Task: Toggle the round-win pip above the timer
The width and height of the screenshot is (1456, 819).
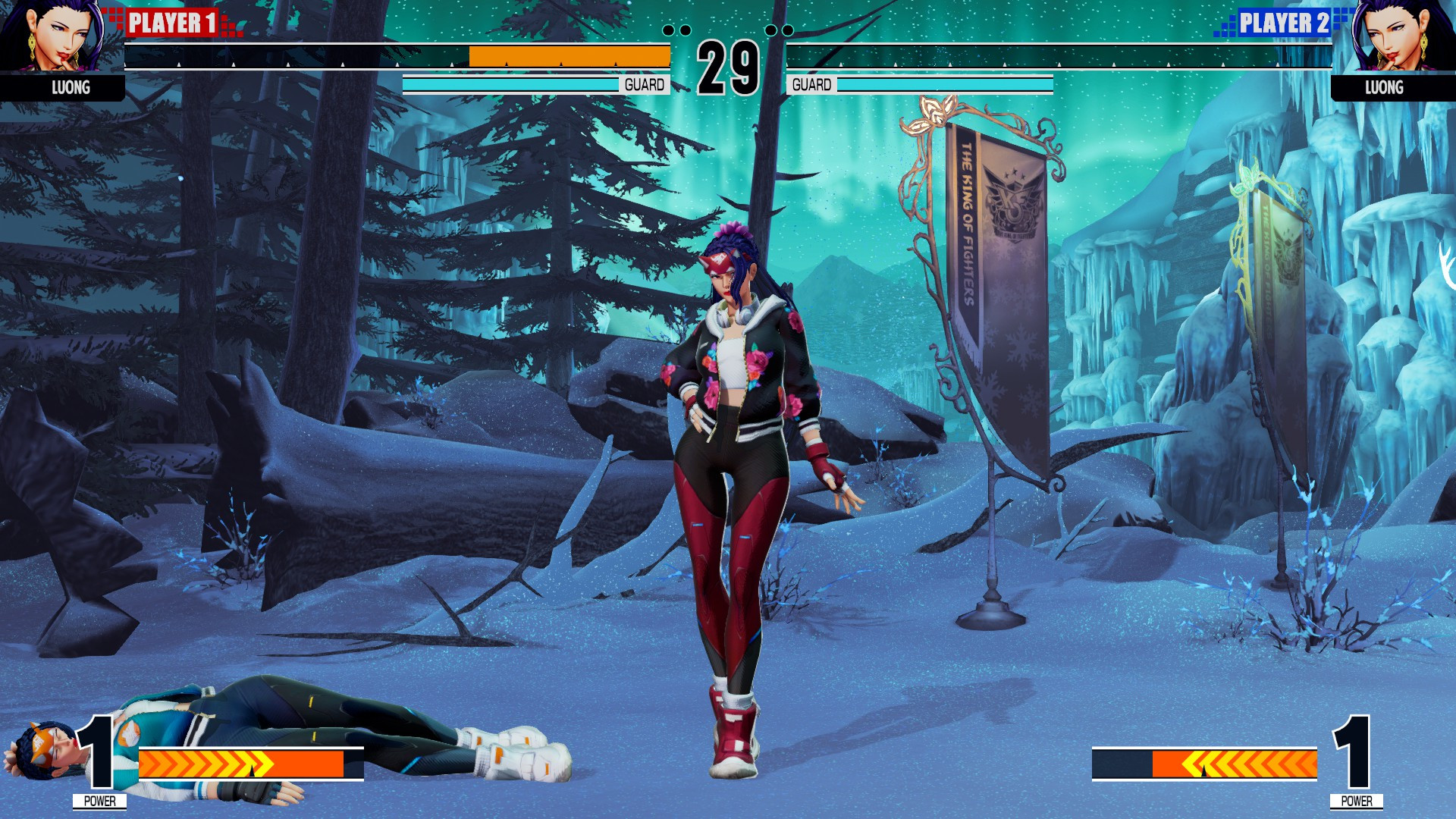Action: pyautogui.click(x=686, y=30)
